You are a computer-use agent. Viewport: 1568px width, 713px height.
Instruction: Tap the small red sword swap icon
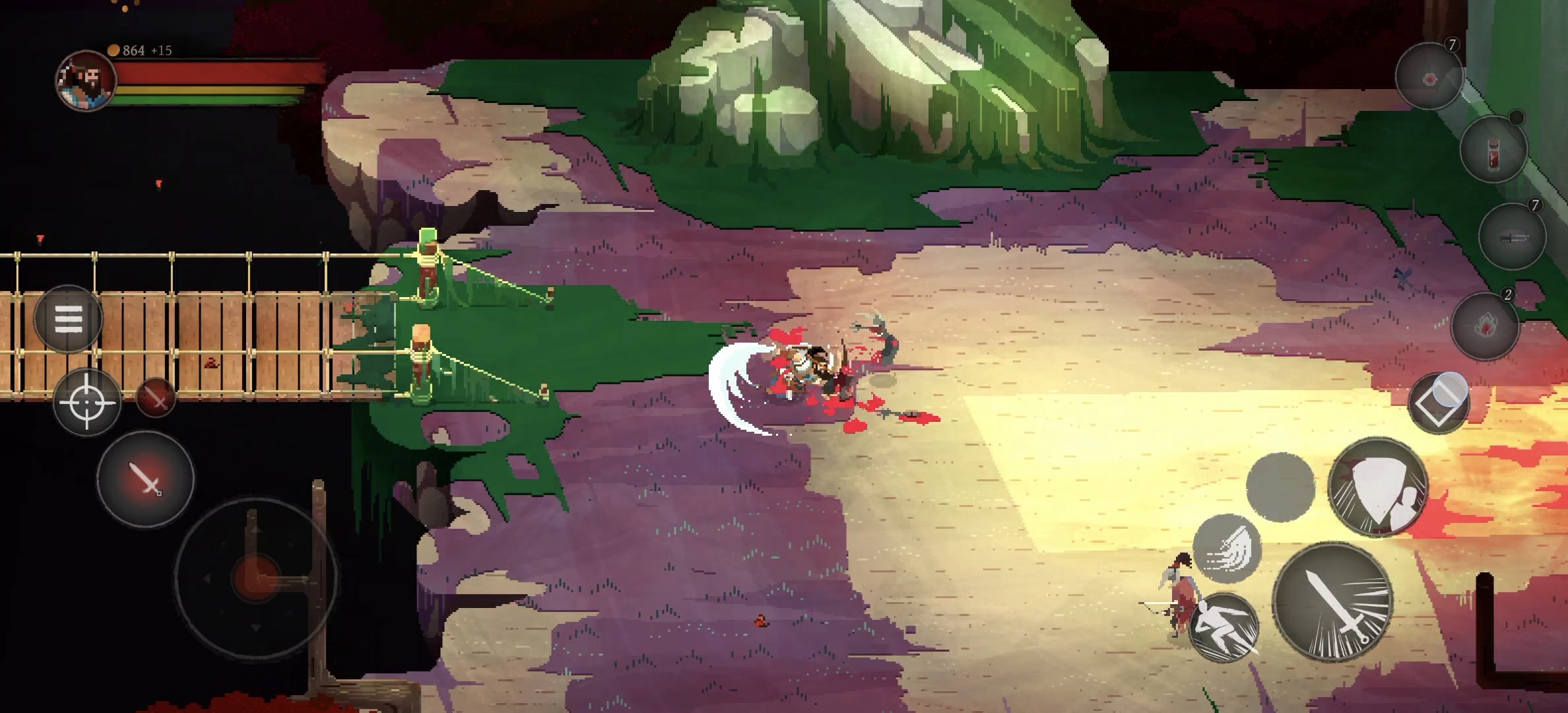pos(156,397)
